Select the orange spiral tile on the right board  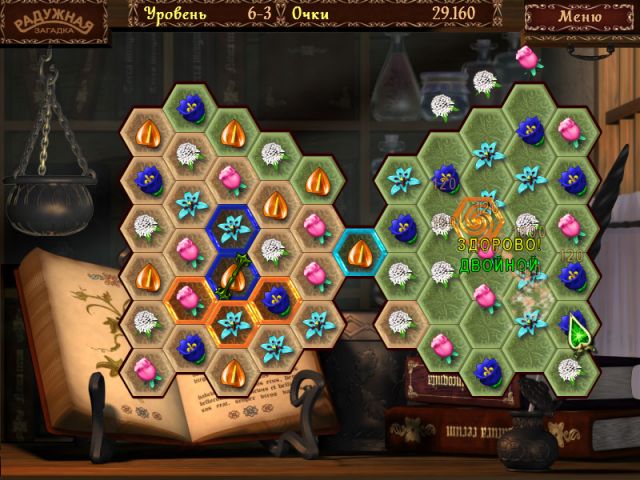pyautogui.click(x=476, y=215)
